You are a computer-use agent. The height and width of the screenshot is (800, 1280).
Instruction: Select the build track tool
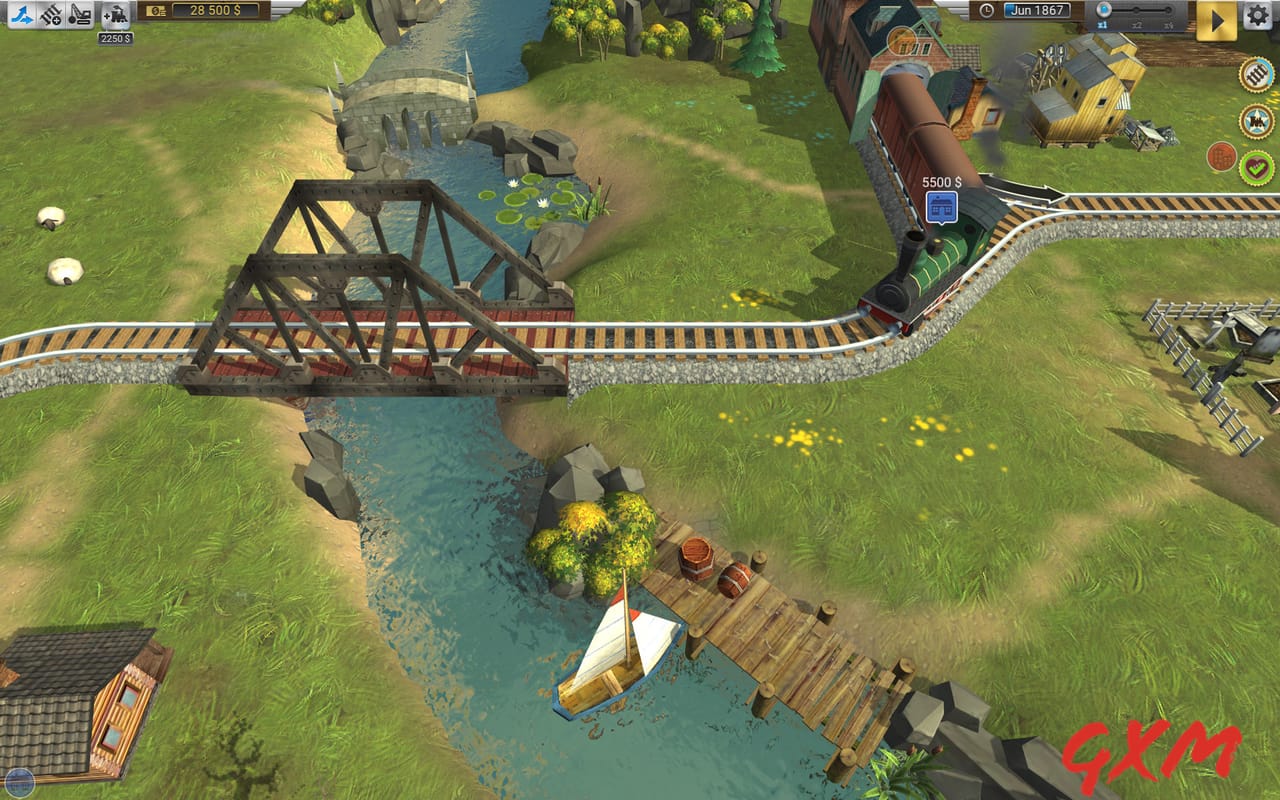click(50, 16)
